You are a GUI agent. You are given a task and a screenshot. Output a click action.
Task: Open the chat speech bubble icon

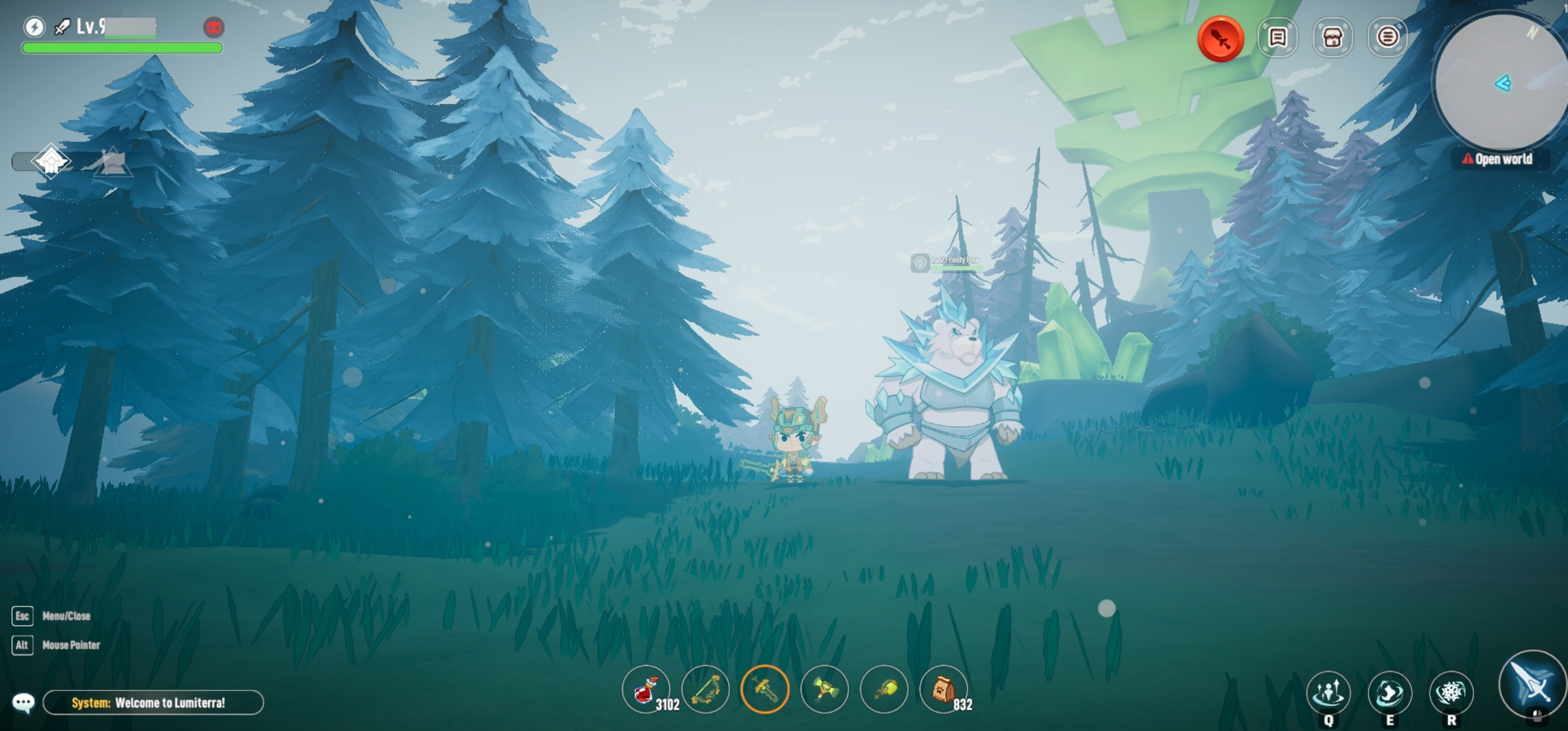click(24, 703)
